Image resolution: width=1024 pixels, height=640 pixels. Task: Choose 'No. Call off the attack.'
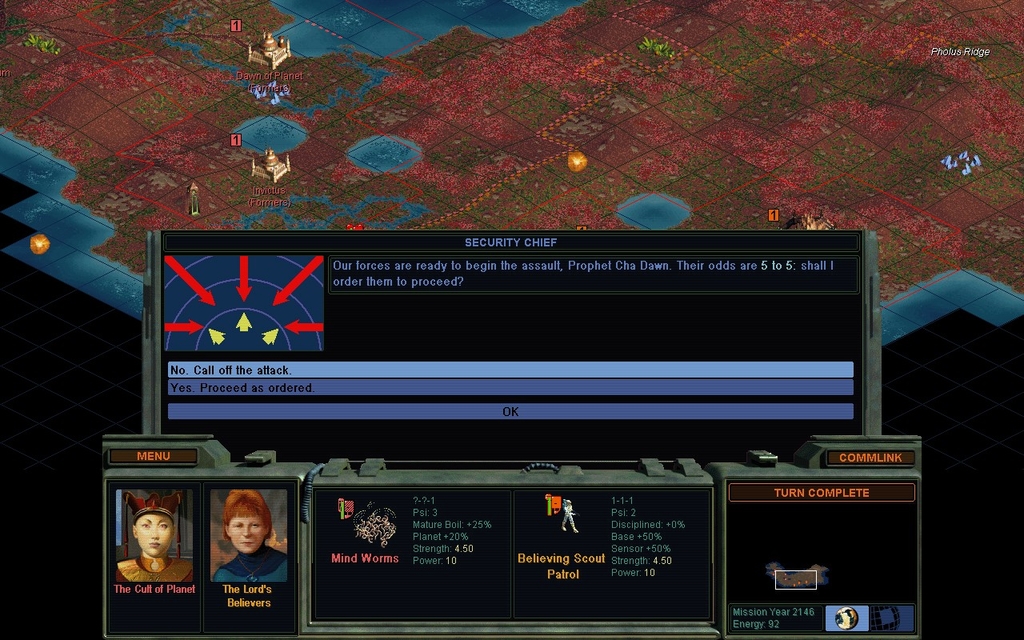(510, 370)
